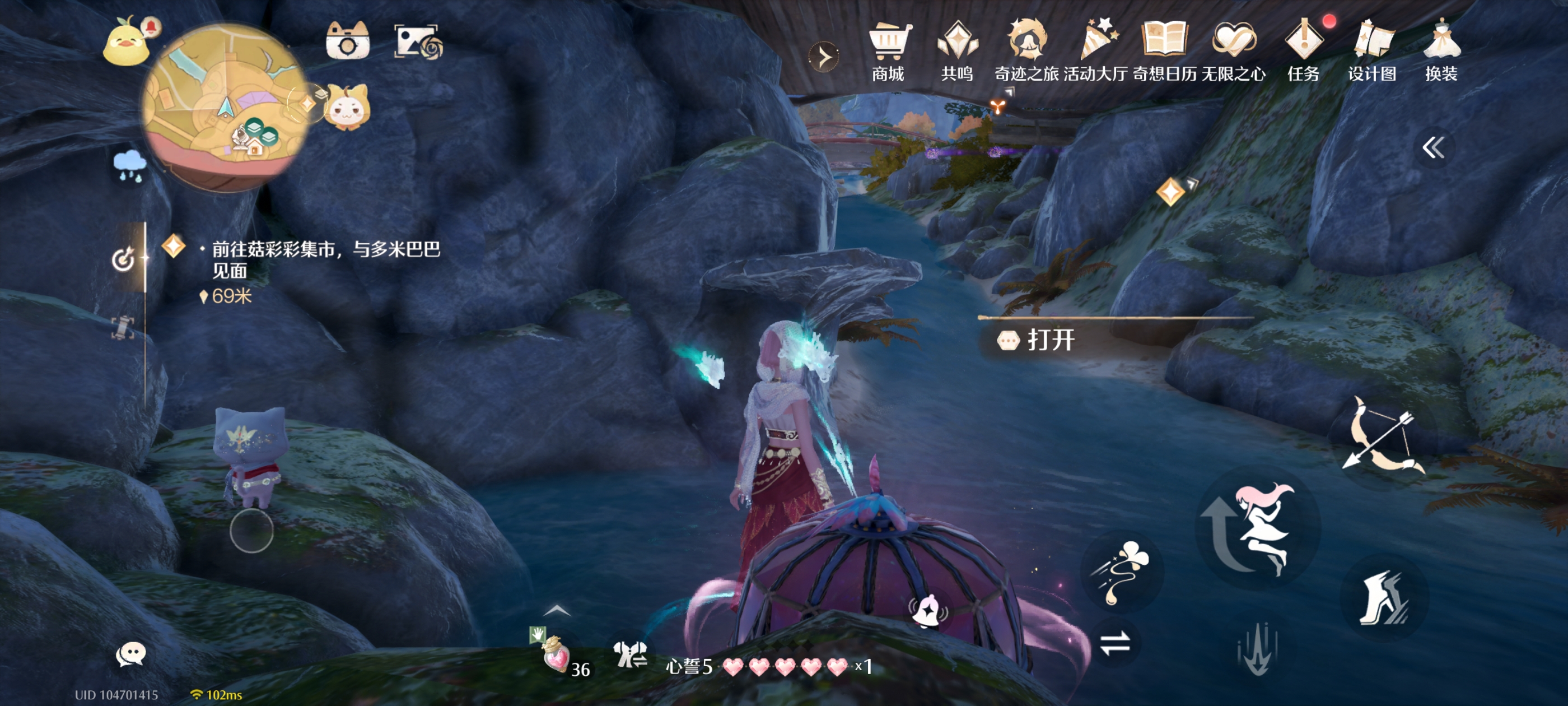Open the 奇想日历 calendar
The width and height of the screenshot is (1568, 706).
1164,52
